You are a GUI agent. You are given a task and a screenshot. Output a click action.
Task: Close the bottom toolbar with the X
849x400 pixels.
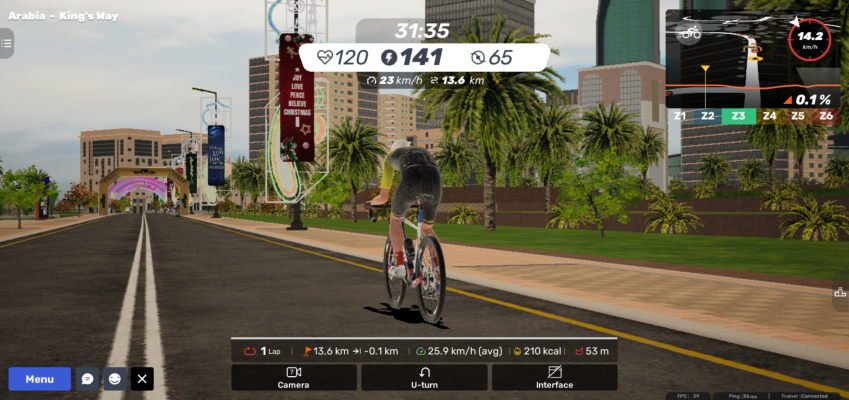pos(143,379)
